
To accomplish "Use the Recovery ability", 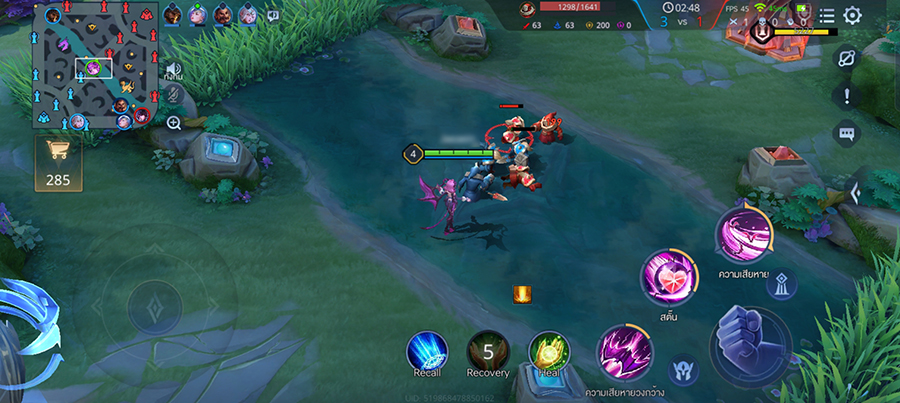I will (x=488, y=351).
